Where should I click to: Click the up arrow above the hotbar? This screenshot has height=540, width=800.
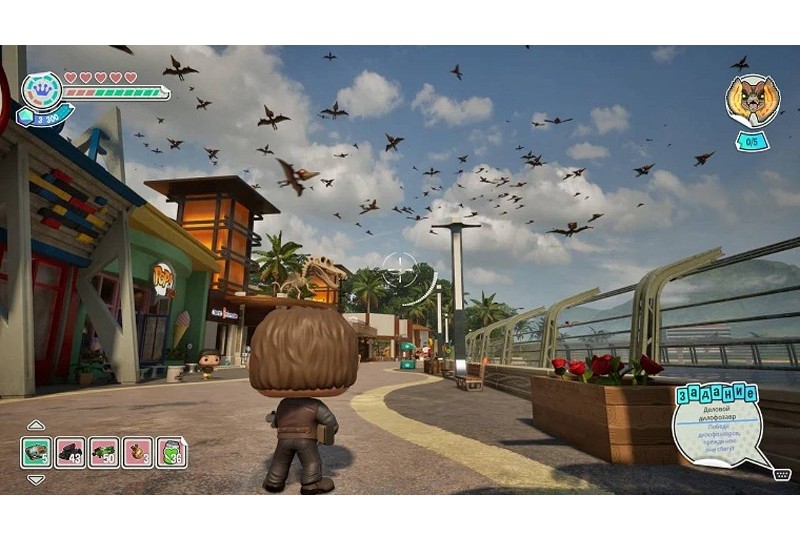coord(36,425)
